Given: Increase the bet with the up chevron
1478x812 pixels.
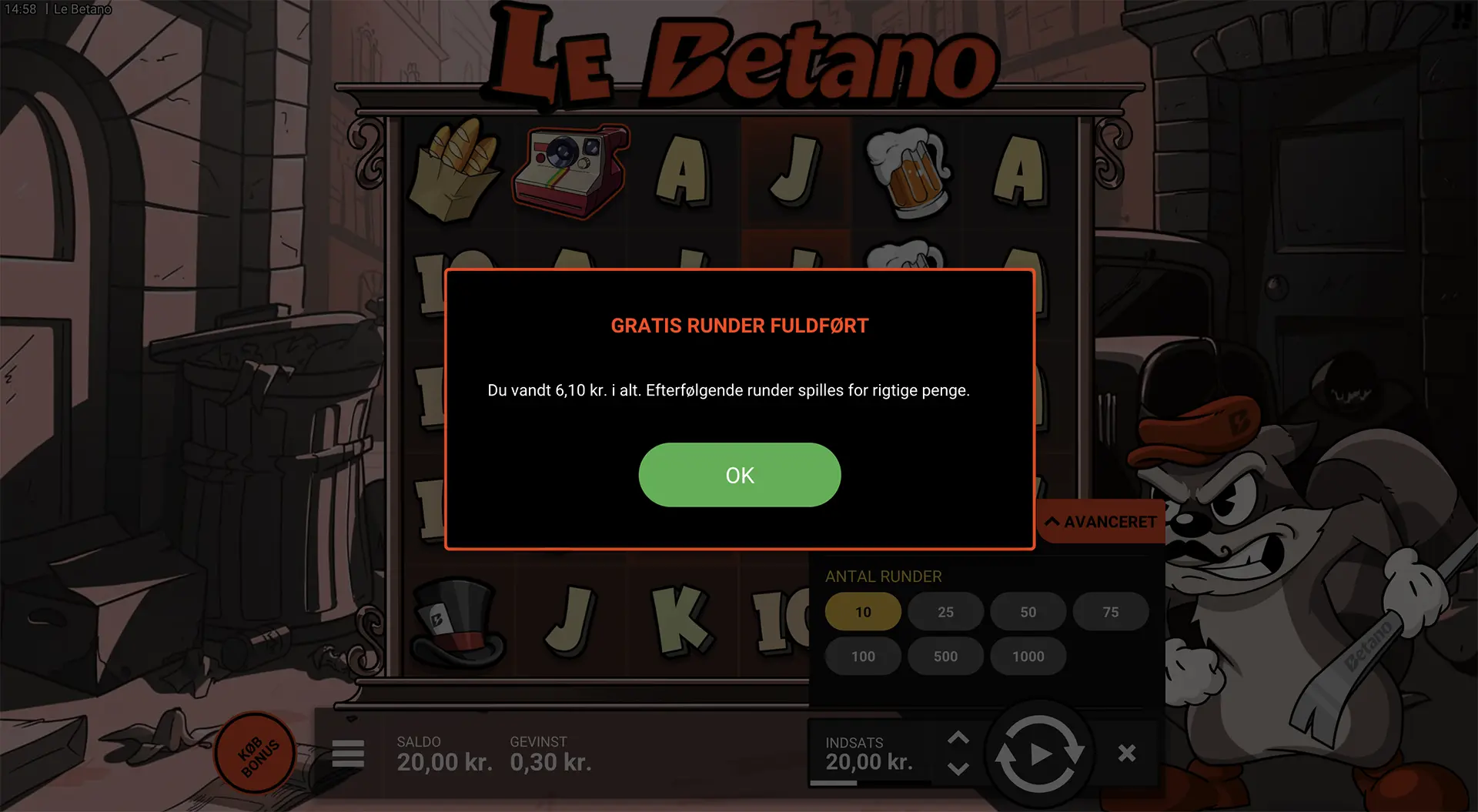Looking at the screenshot, I should pos(960,737).
